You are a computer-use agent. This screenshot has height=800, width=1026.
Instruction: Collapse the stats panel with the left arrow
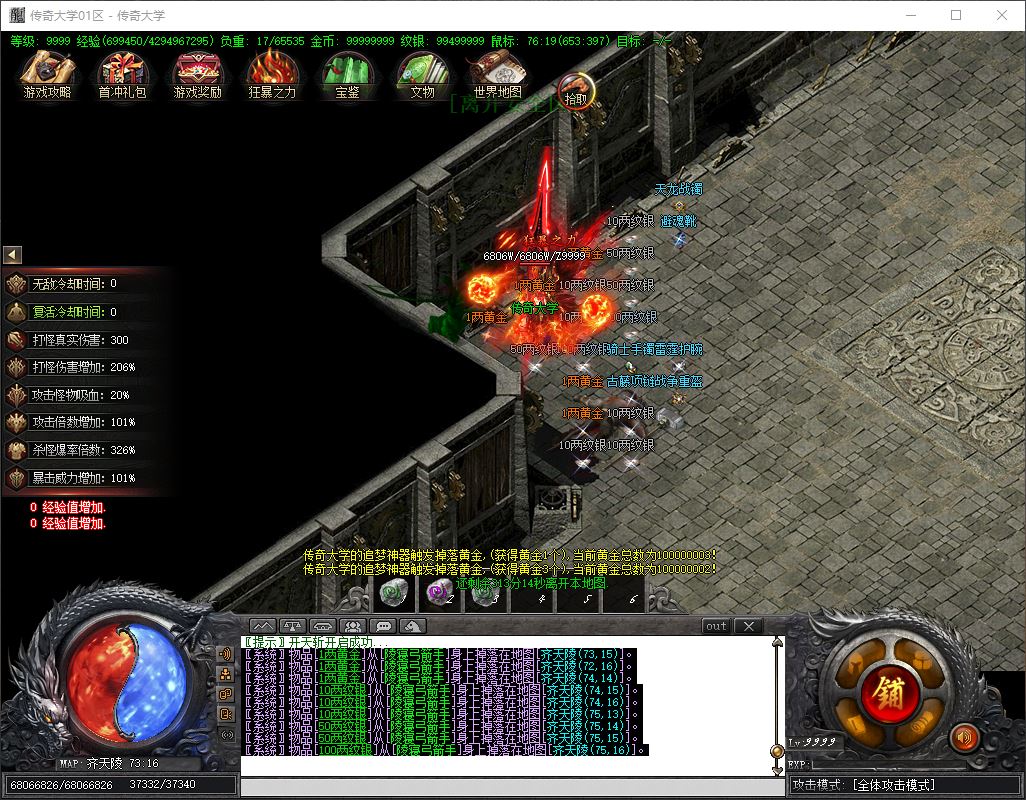13,255
